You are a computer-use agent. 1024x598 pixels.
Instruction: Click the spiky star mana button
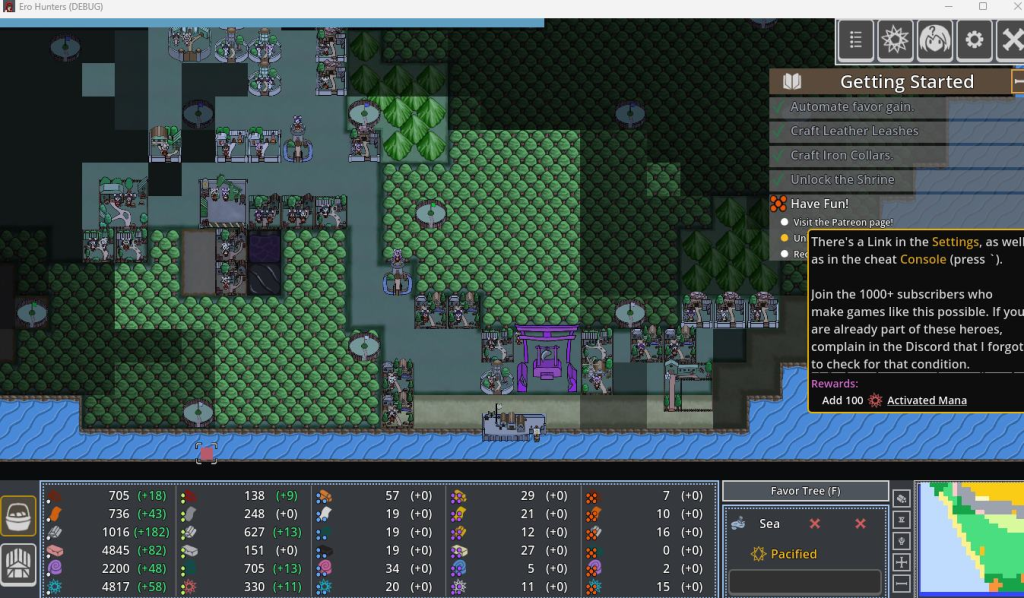pos(895,40)
